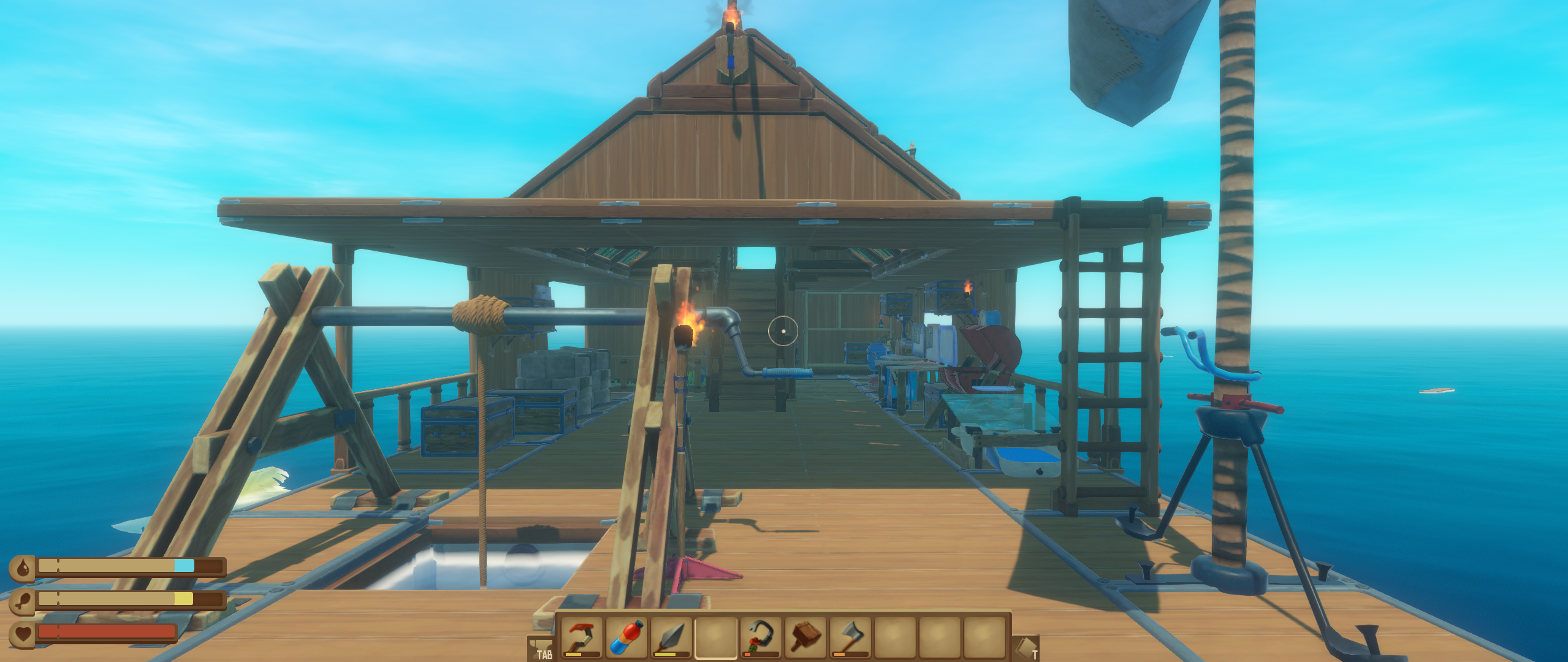Choose the dark scrap hook slot
This screenshot has width=1568, height=662.
(761, 637)
